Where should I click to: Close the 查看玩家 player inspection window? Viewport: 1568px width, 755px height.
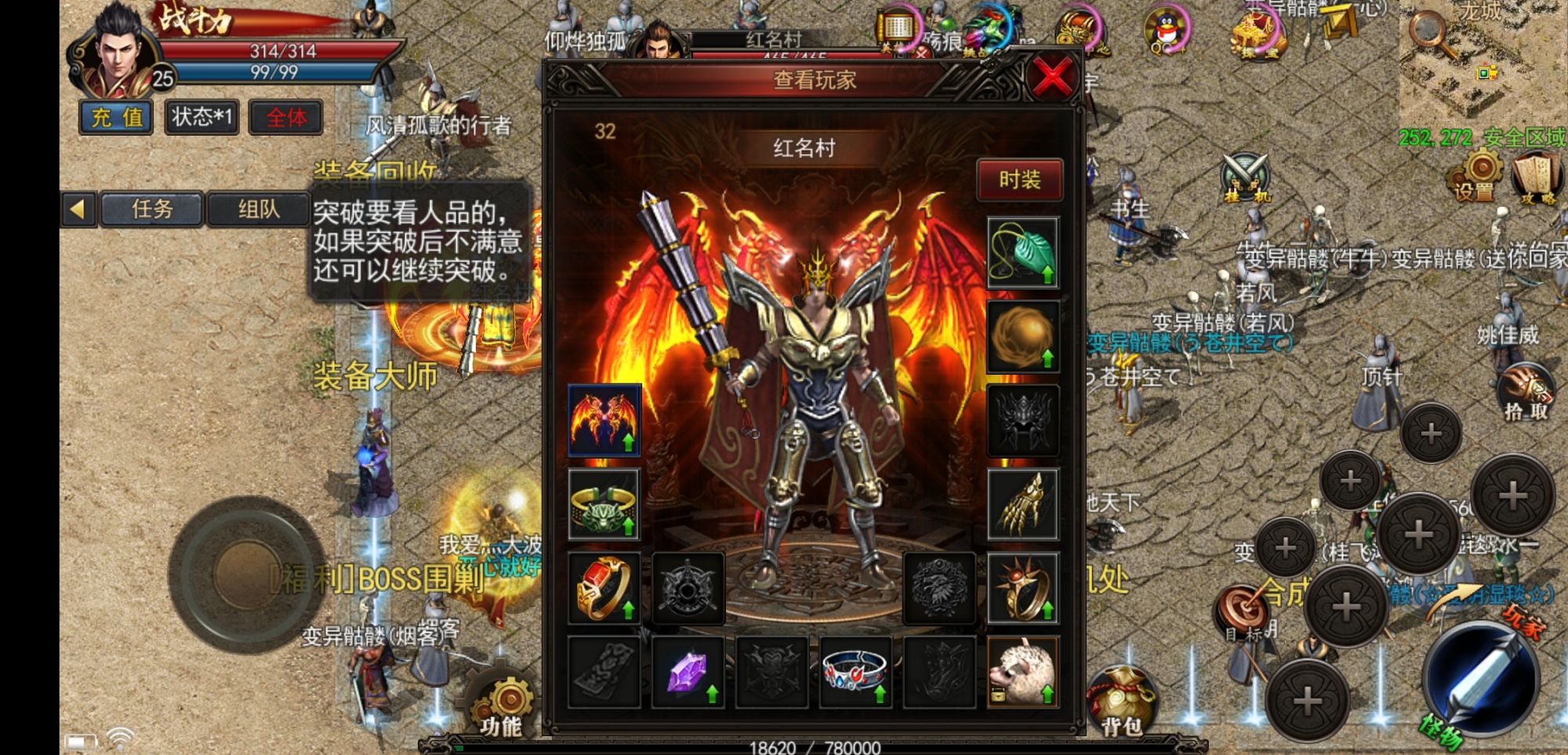click(1051, 78)
